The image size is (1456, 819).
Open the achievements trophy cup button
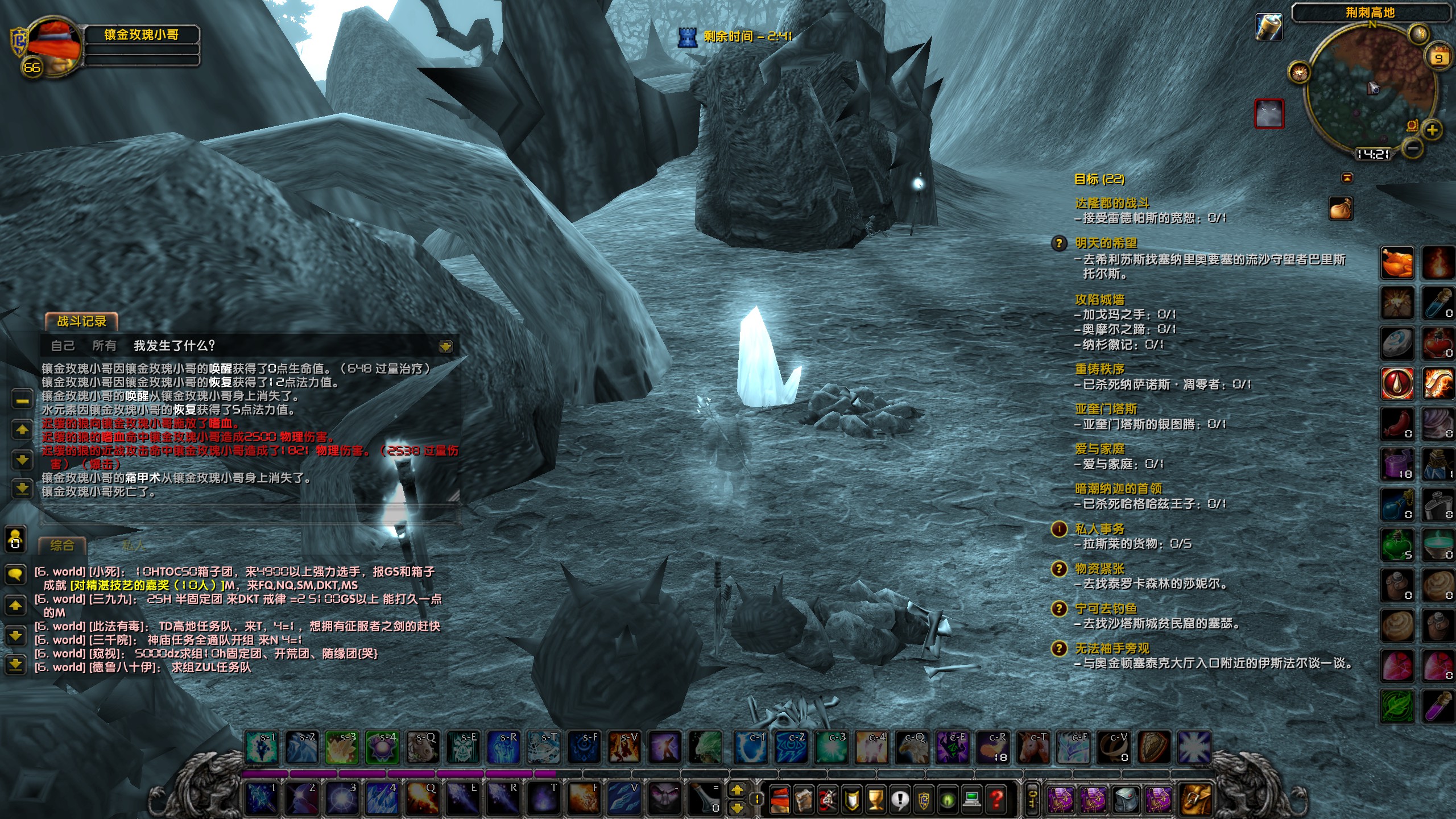click(x=876, y=800)
